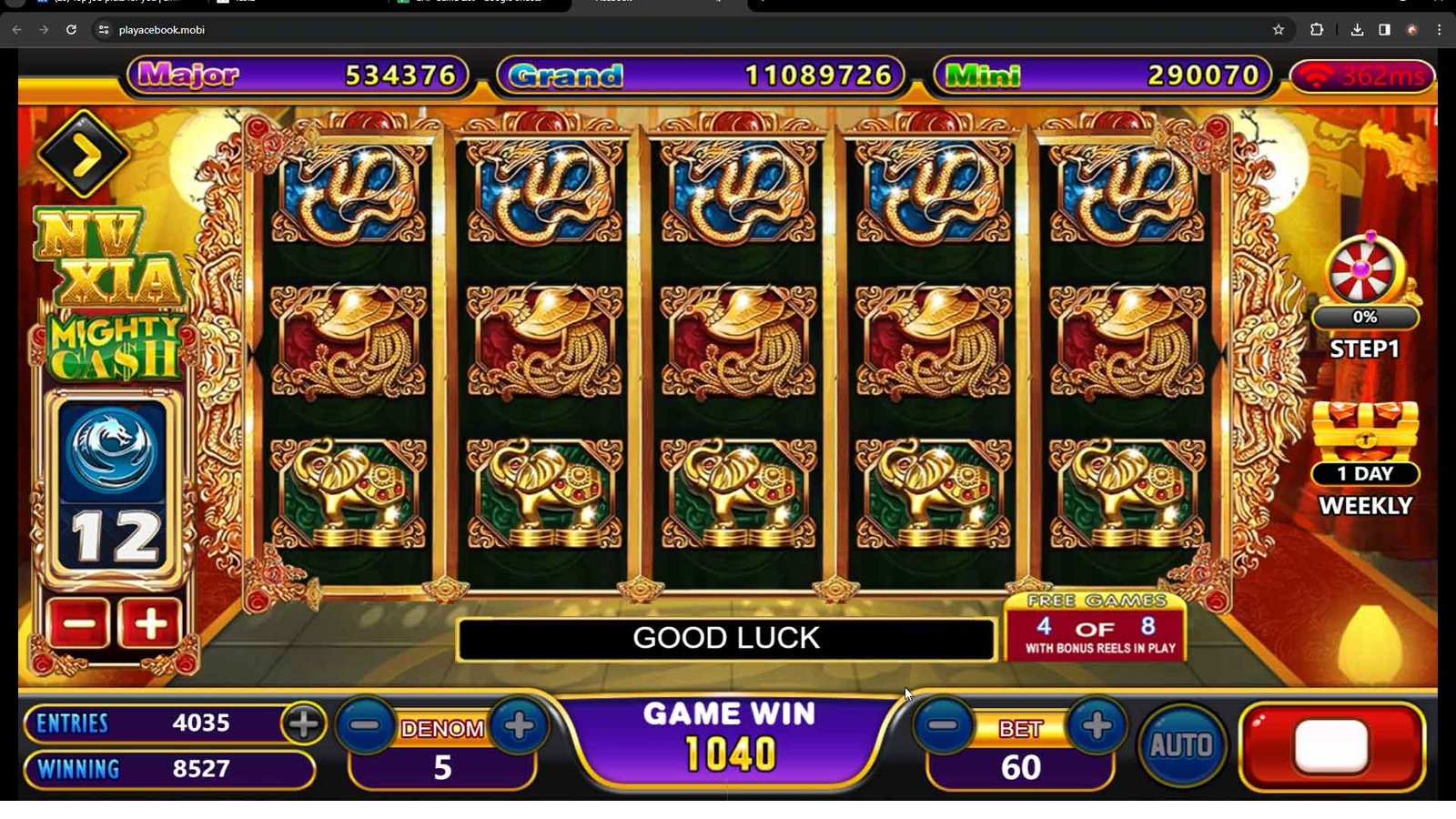Decrease lines with the red minus button
1456x819 pixels.
coord(78,624)
